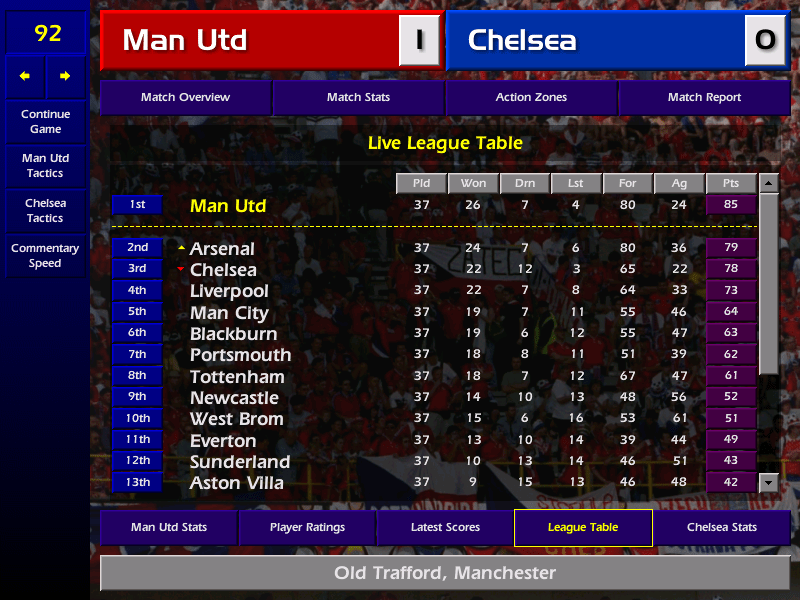The image size is (800, 600).
Task: Open Man Utd Tactics
Action: pos(45,166)
